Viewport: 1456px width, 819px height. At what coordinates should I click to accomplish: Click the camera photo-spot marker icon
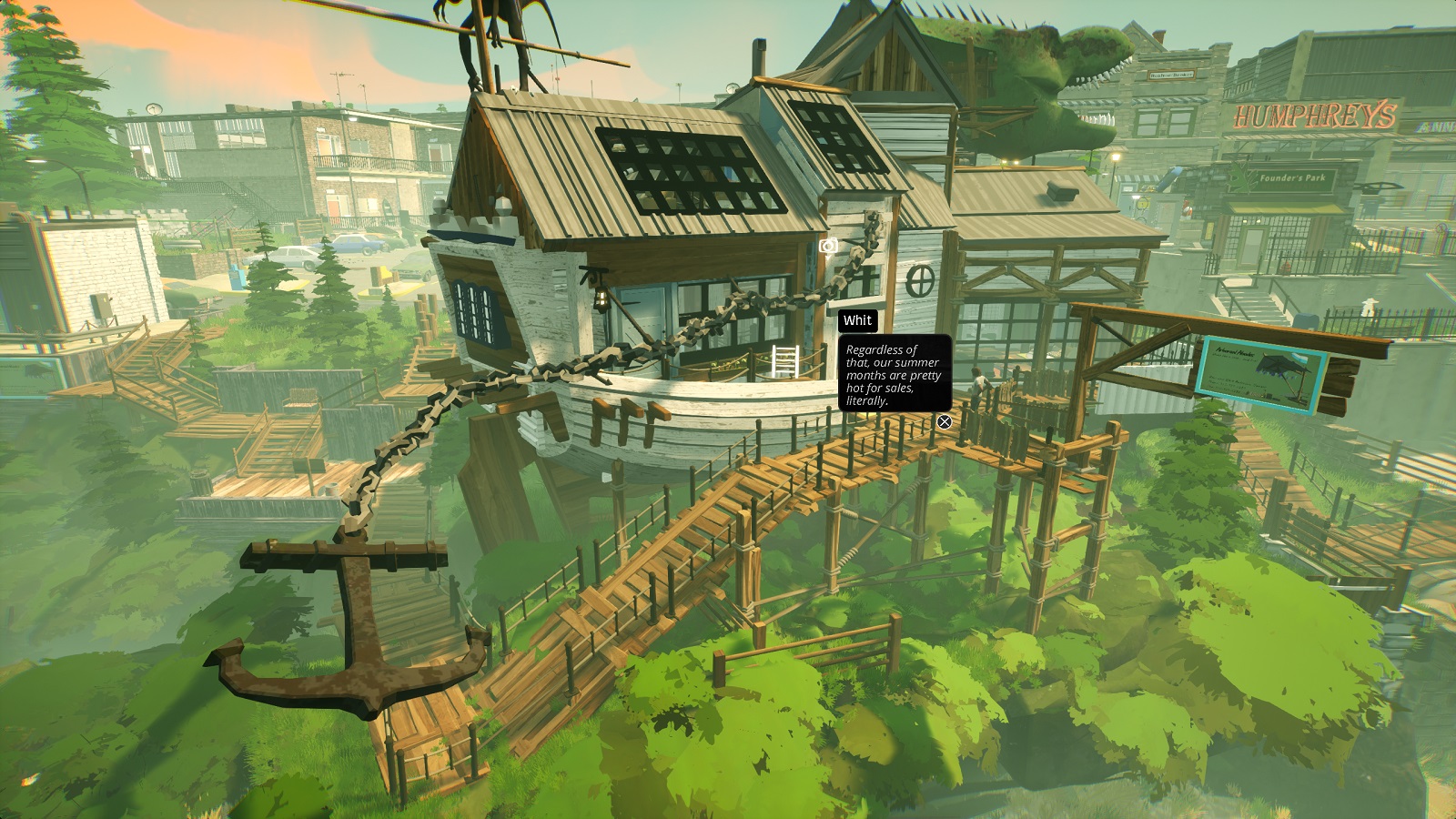(828, 247)
